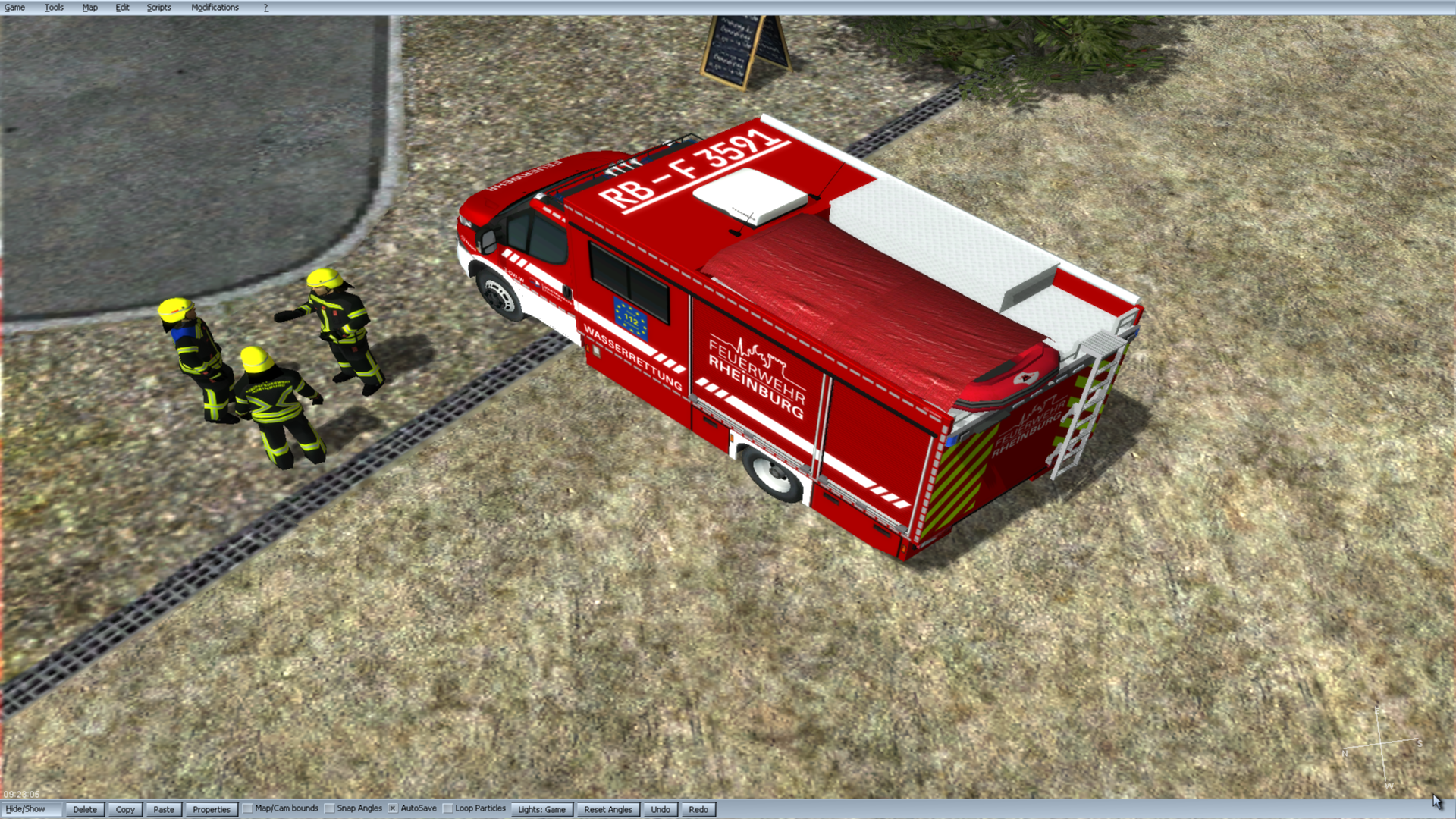Click the Redo button
Screen dimensions: 1456x819
[698, 810]
